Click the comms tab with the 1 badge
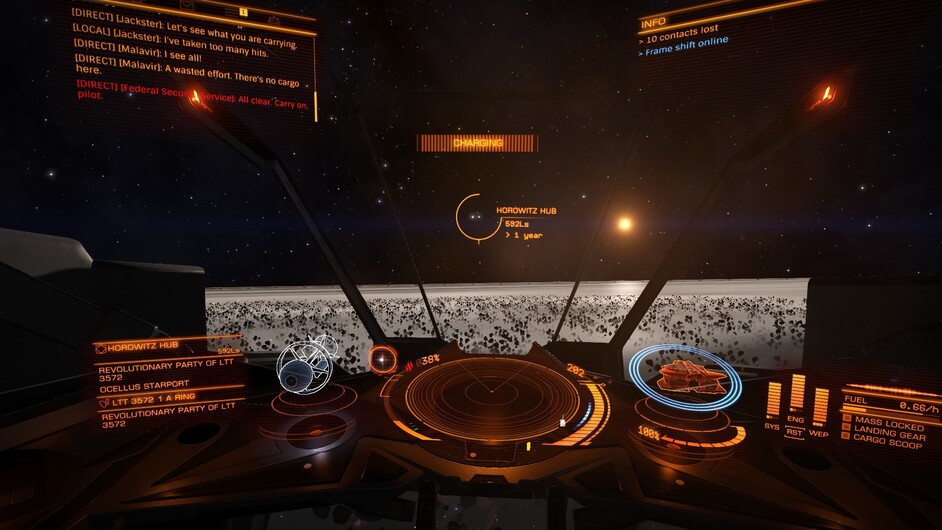Image resolution: width=942 pixels, height=530 pixels. (240, 11)
